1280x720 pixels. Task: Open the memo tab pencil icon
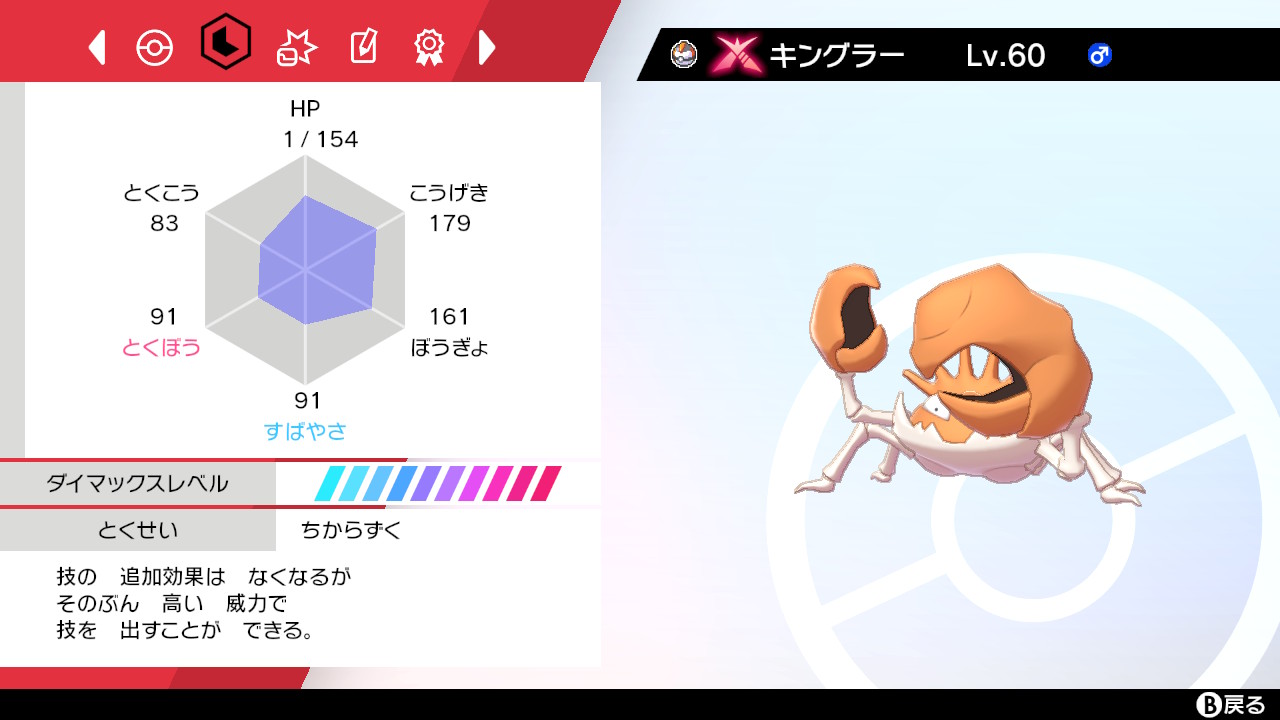(363, 45)
